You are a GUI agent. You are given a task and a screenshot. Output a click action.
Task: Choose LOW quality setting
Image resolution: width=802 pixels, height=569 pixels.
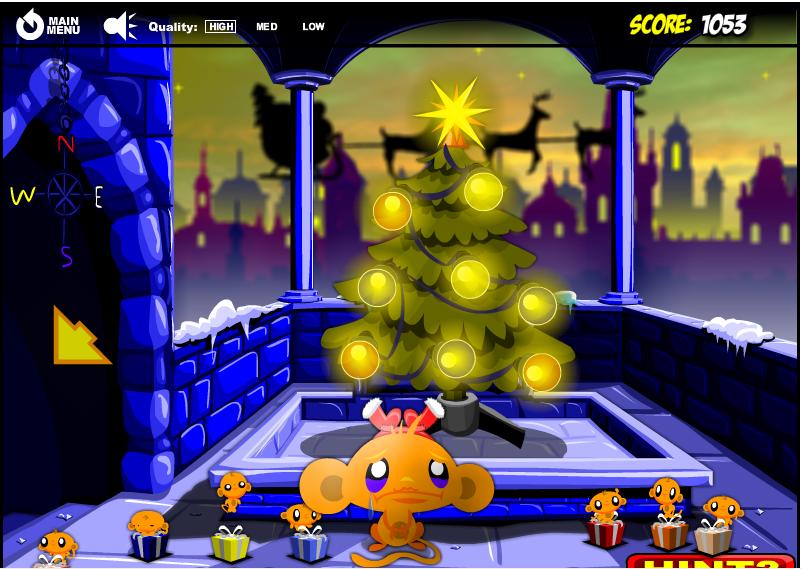point(313,27)
